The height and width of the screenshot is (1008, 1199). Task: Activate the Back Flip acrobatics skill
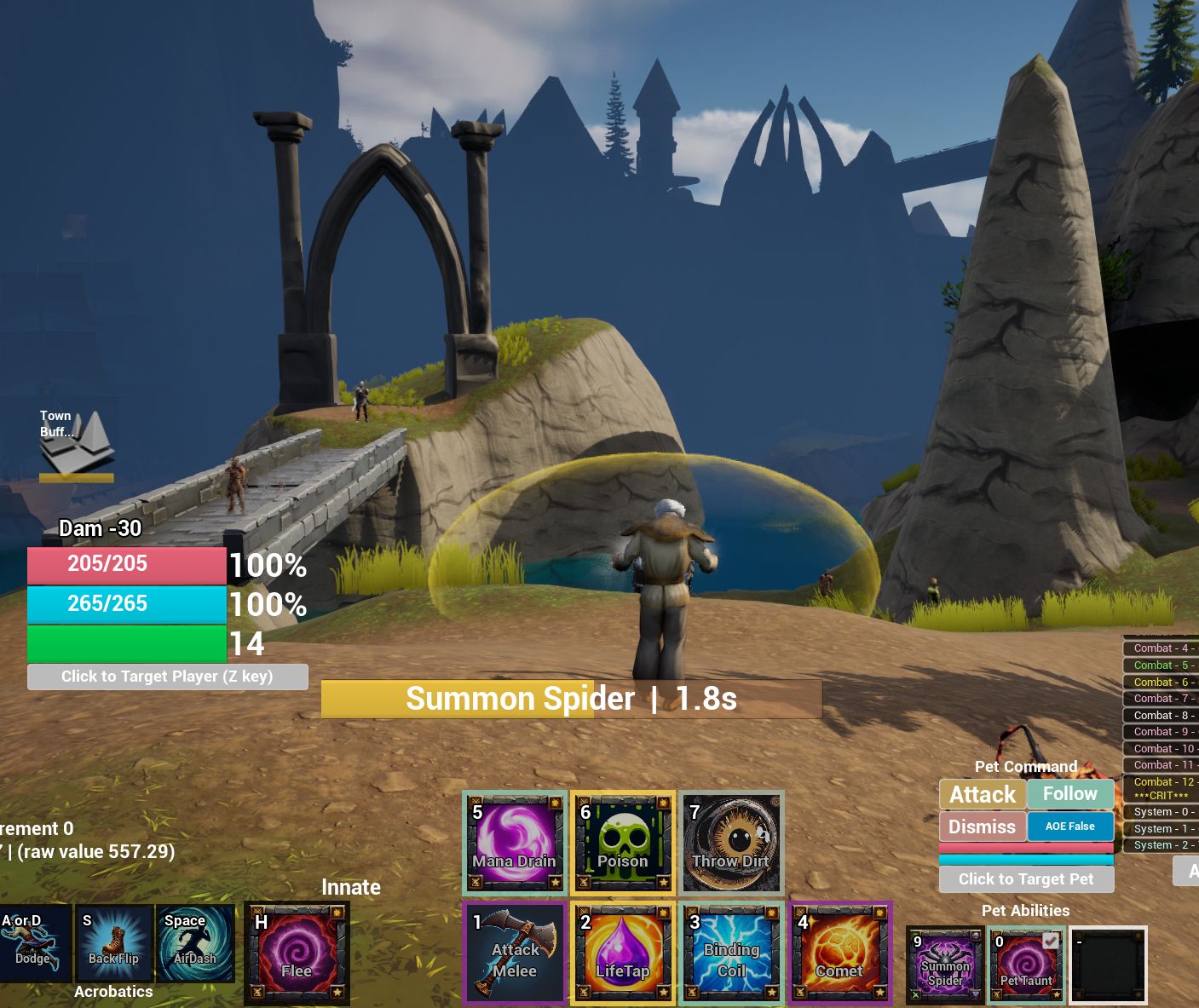(113, 943)
